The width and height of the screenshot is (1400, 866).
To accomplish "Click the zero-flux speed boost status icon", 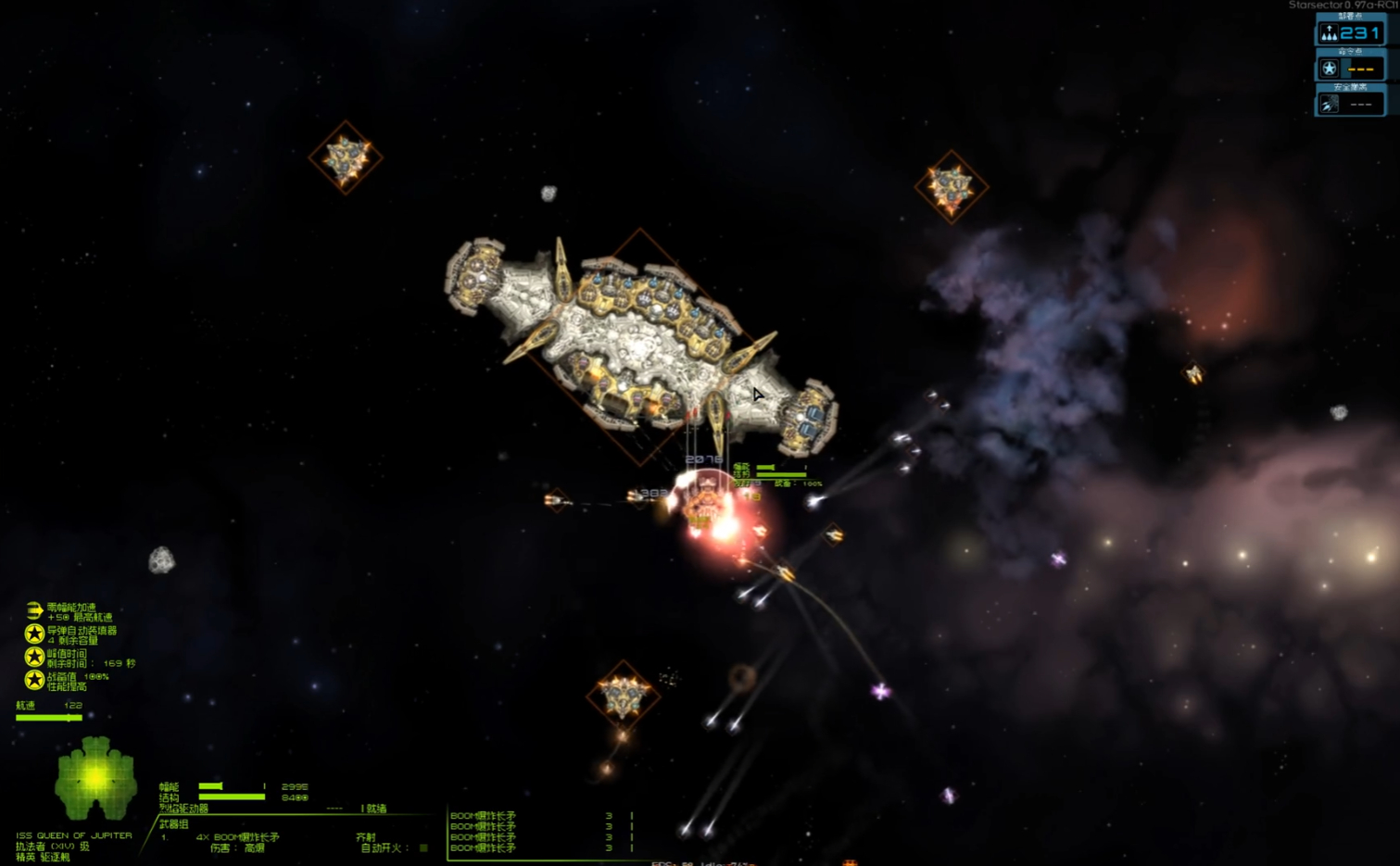I will tap(34, 610).
